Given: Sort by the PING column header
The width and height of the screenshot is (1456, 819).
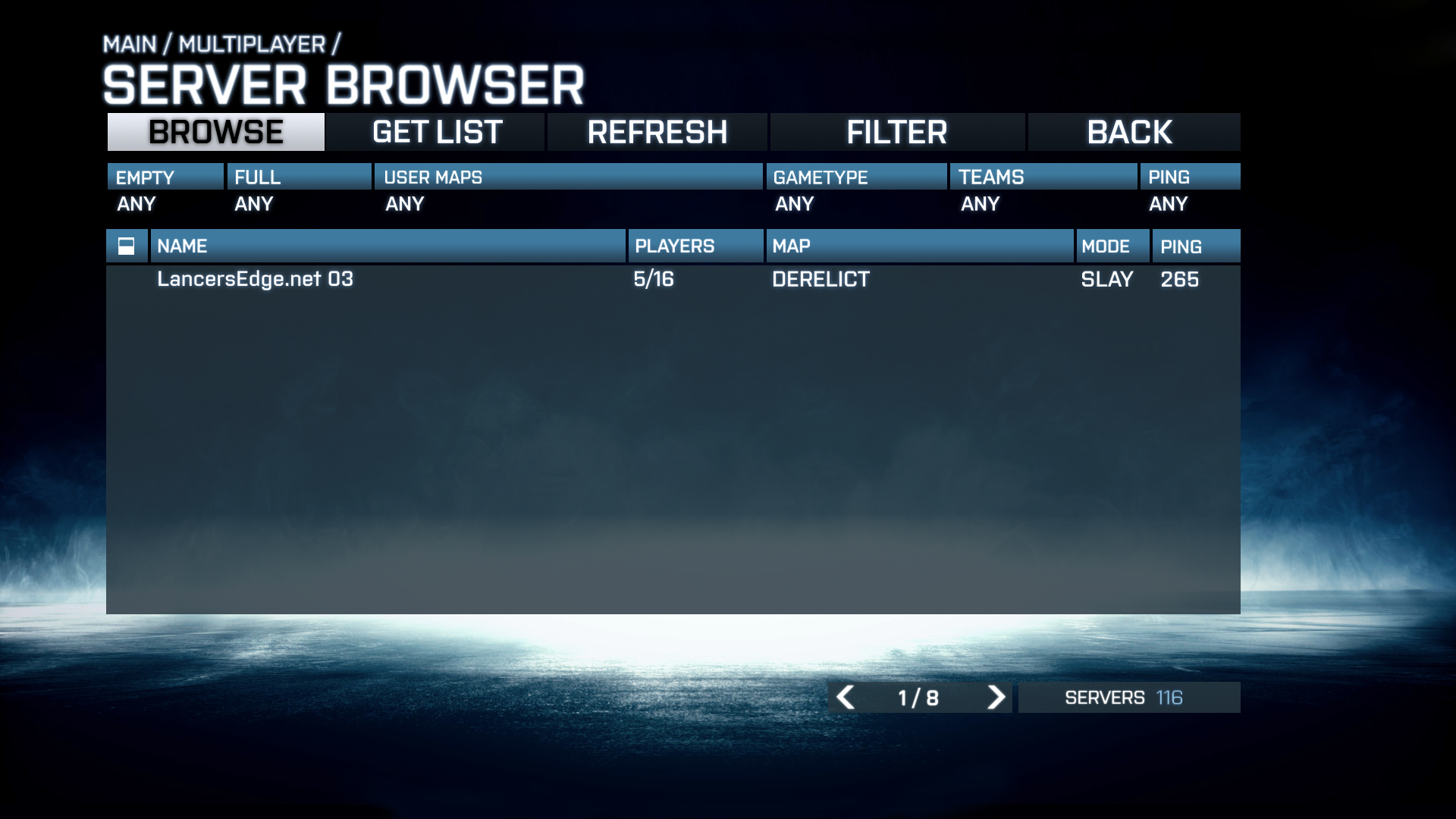Looking at the screenshot, I should pyautogui.click(x=1195, y=246).
